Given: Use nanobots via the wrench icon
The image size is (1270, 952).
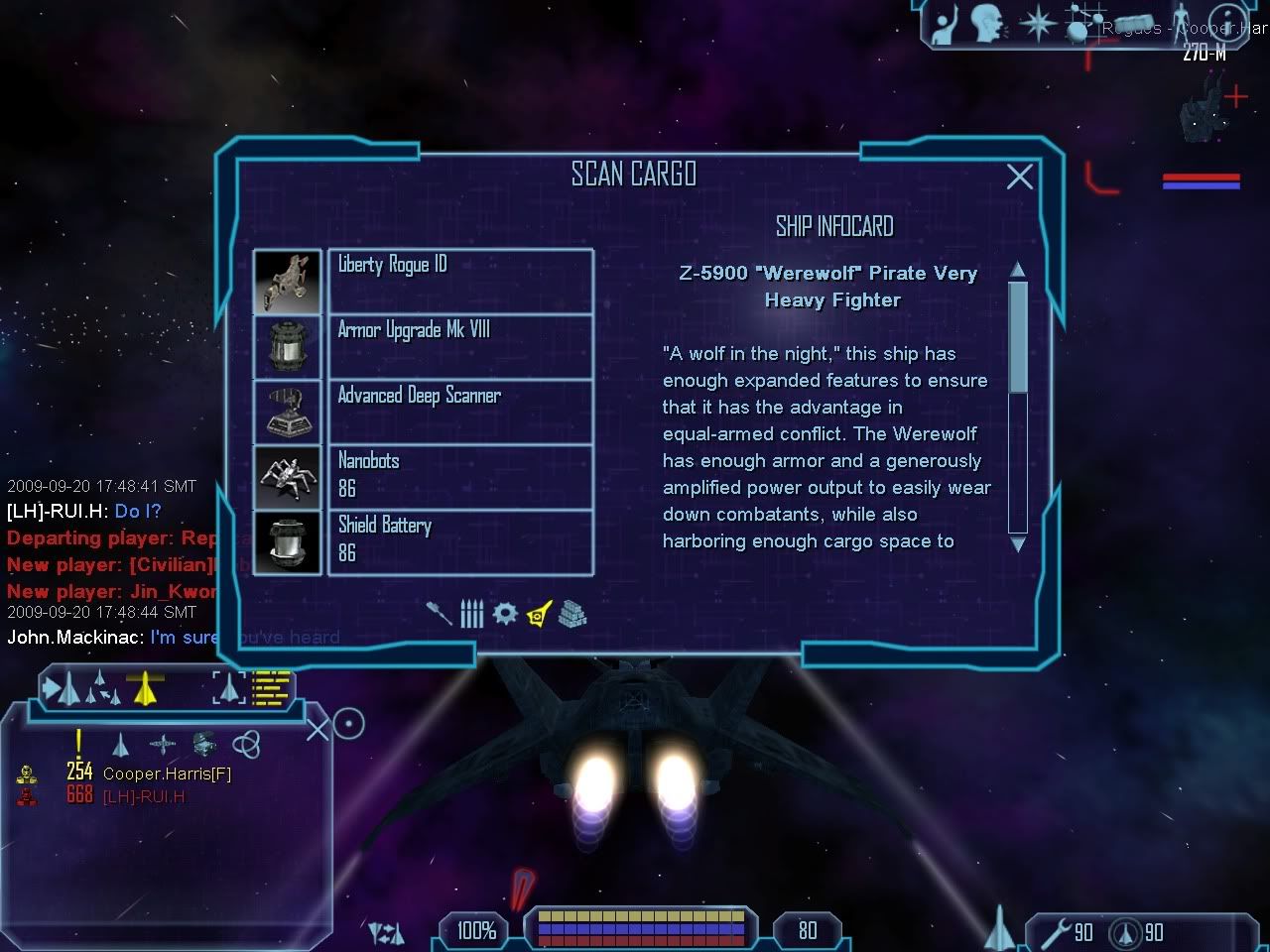Looking at the screenshot, I should tap(1056, 932).
